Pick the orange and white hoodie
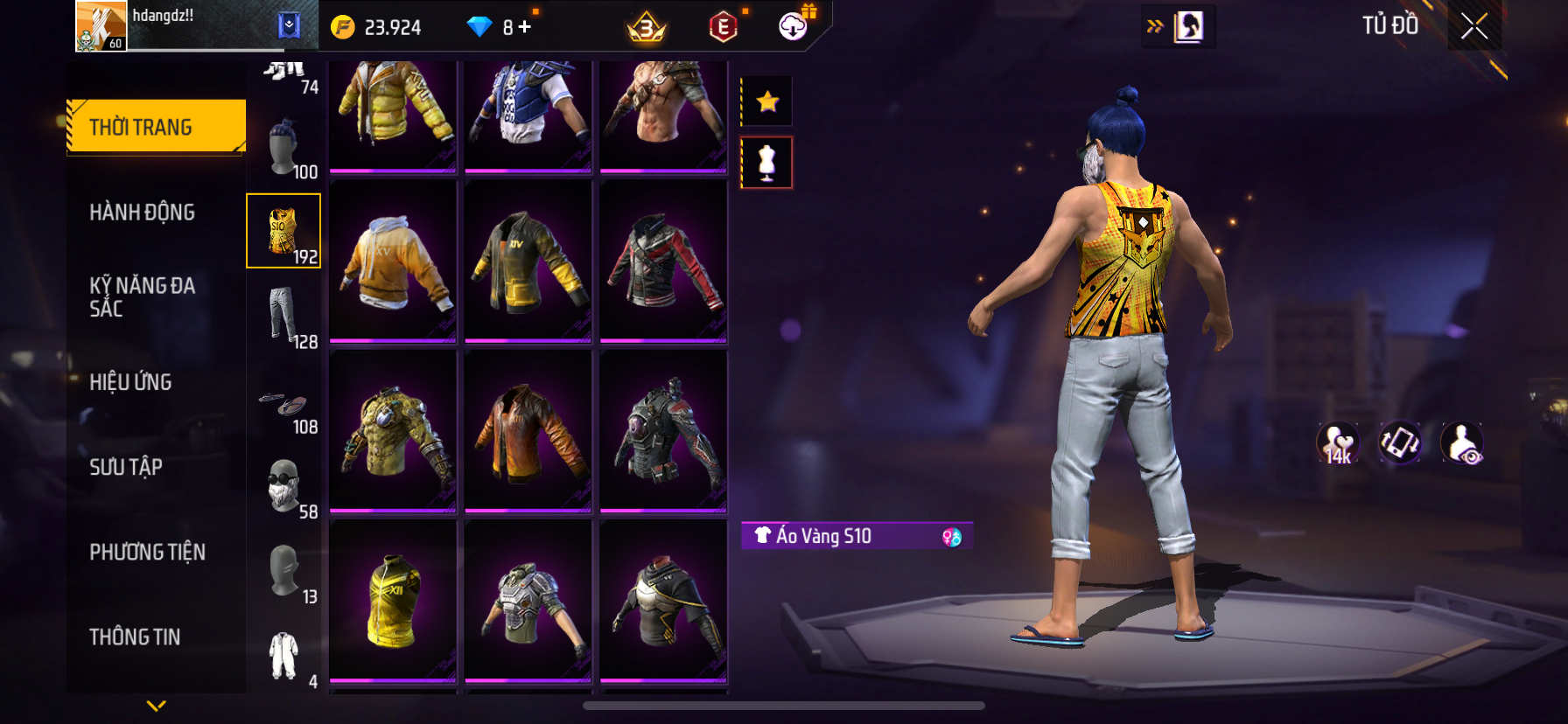 pyautogui.click(x=393, y=261)
